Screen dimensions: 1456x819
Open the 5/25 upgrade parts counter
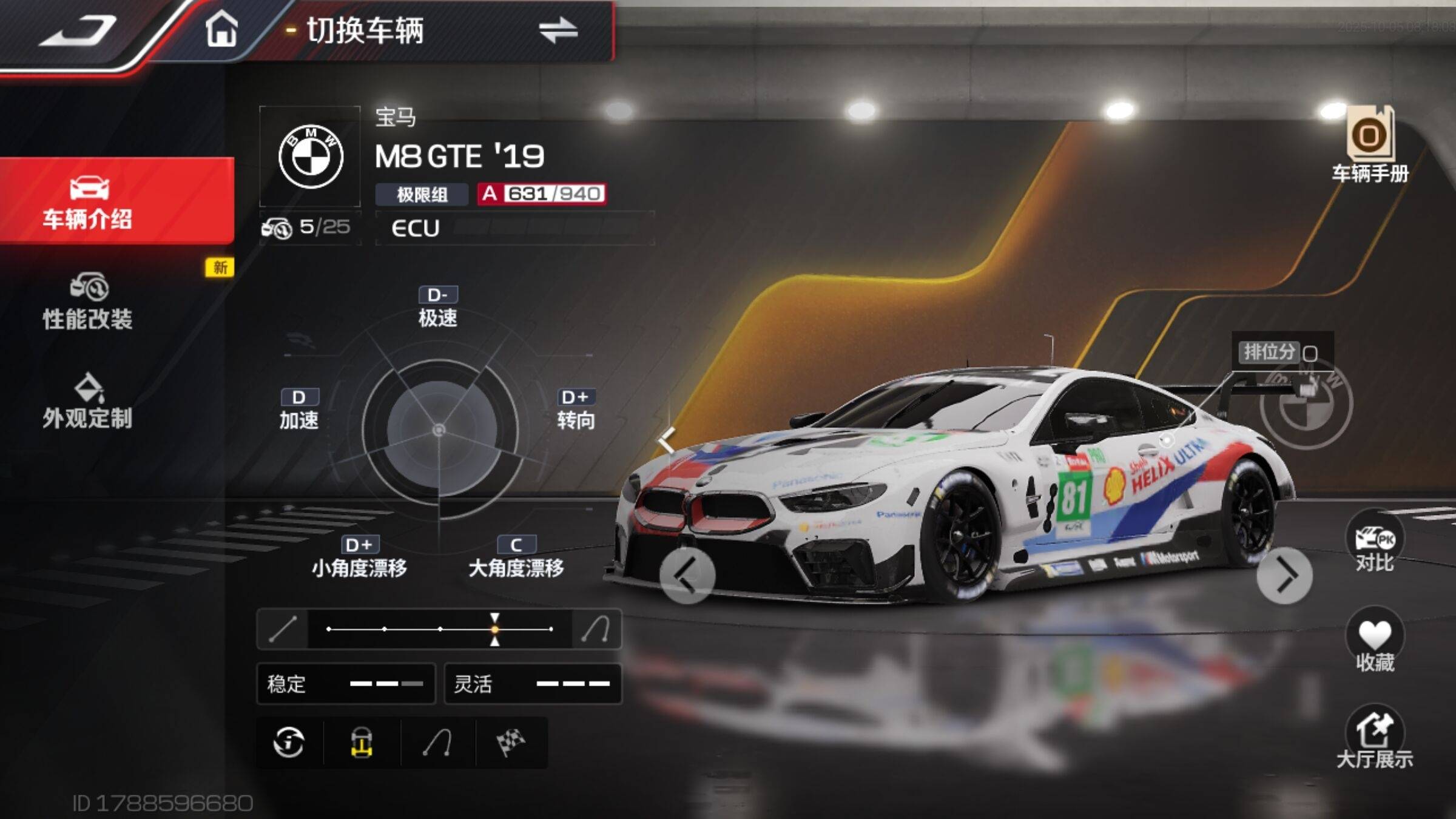(309, 228)
